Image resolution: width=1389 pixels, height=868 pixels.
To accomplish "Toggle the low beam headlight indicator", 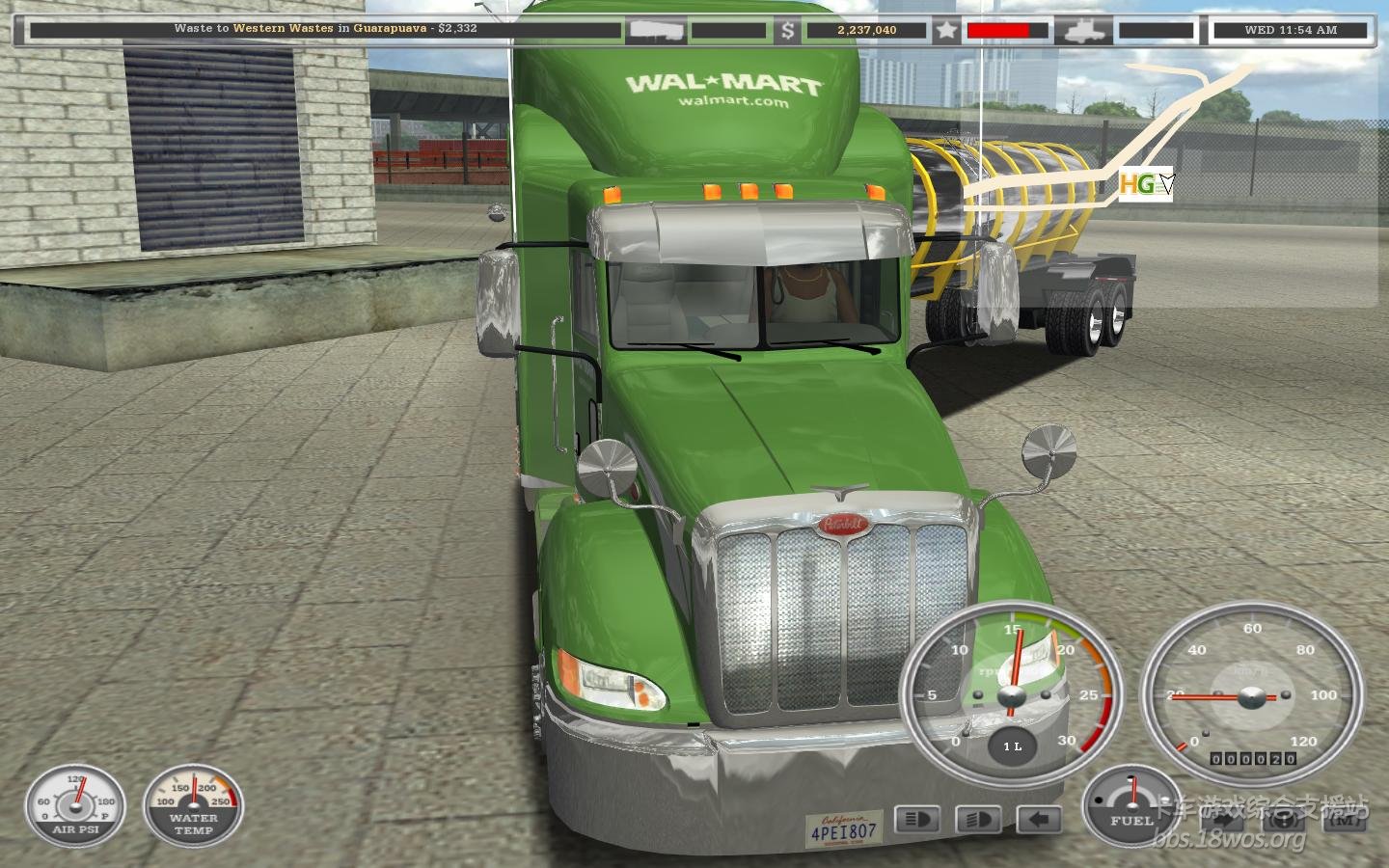I will (977, 820).
